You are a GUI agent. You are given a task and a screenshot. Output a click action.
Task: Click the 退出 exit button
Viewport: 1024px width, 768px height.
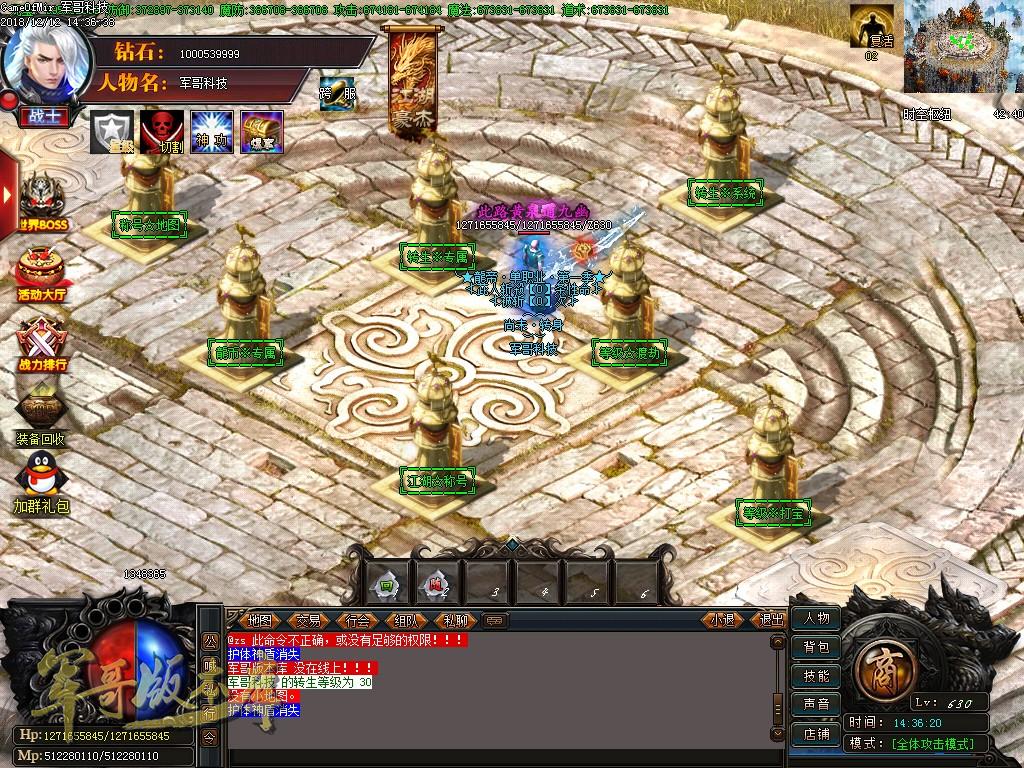pyautogui.click(x=771, y=620)
